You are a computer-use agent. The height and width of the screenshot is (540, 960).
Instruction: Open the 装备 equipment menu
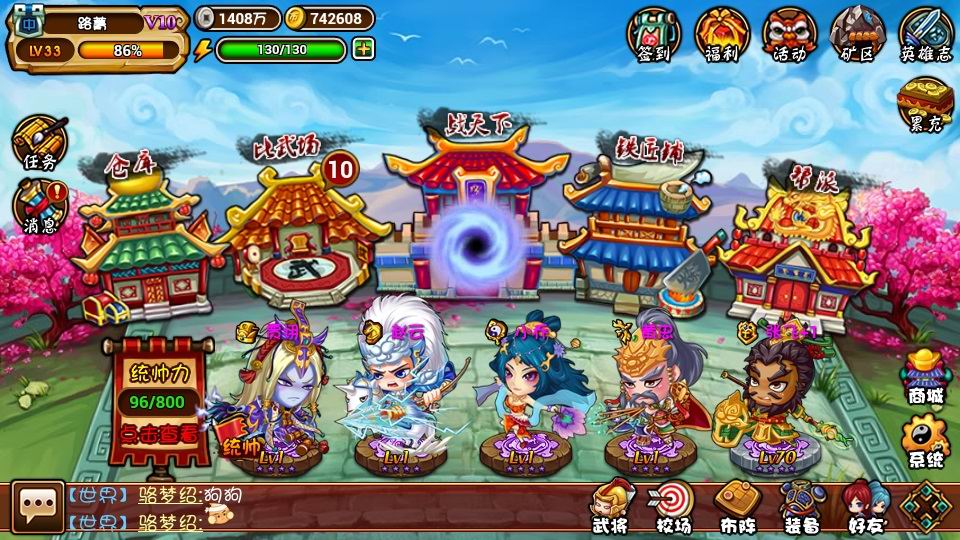coord(801,507)
